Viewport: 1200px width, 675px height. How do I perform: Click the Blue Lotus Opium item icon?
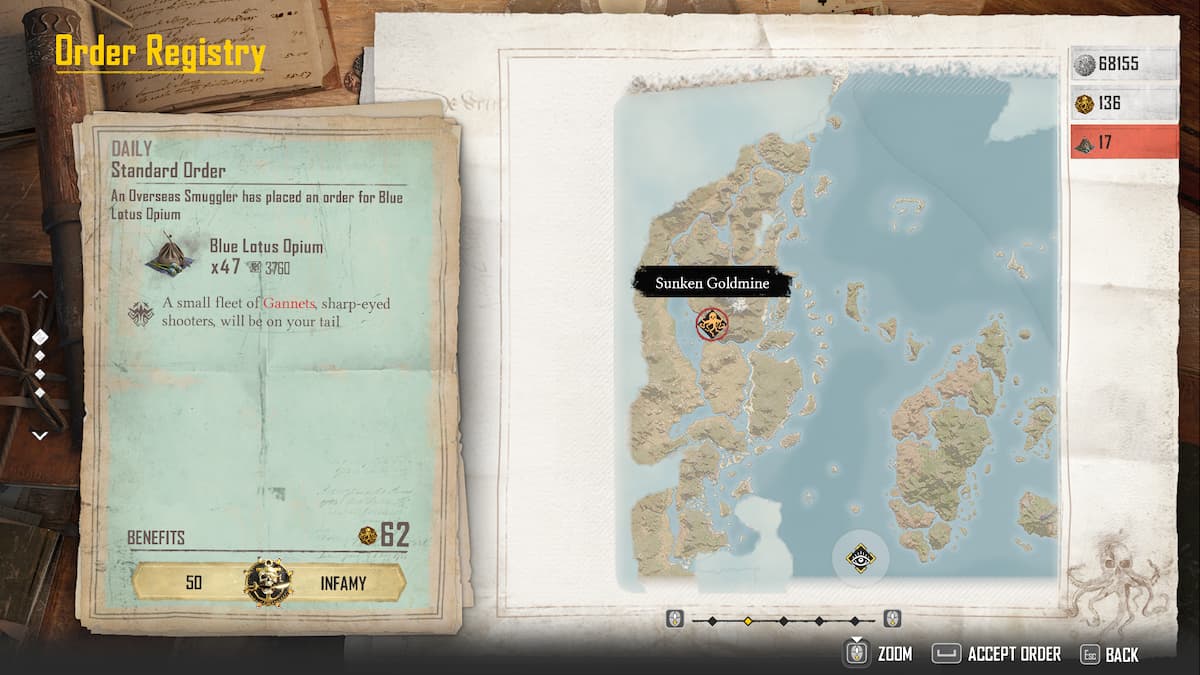tap(169, 254)
